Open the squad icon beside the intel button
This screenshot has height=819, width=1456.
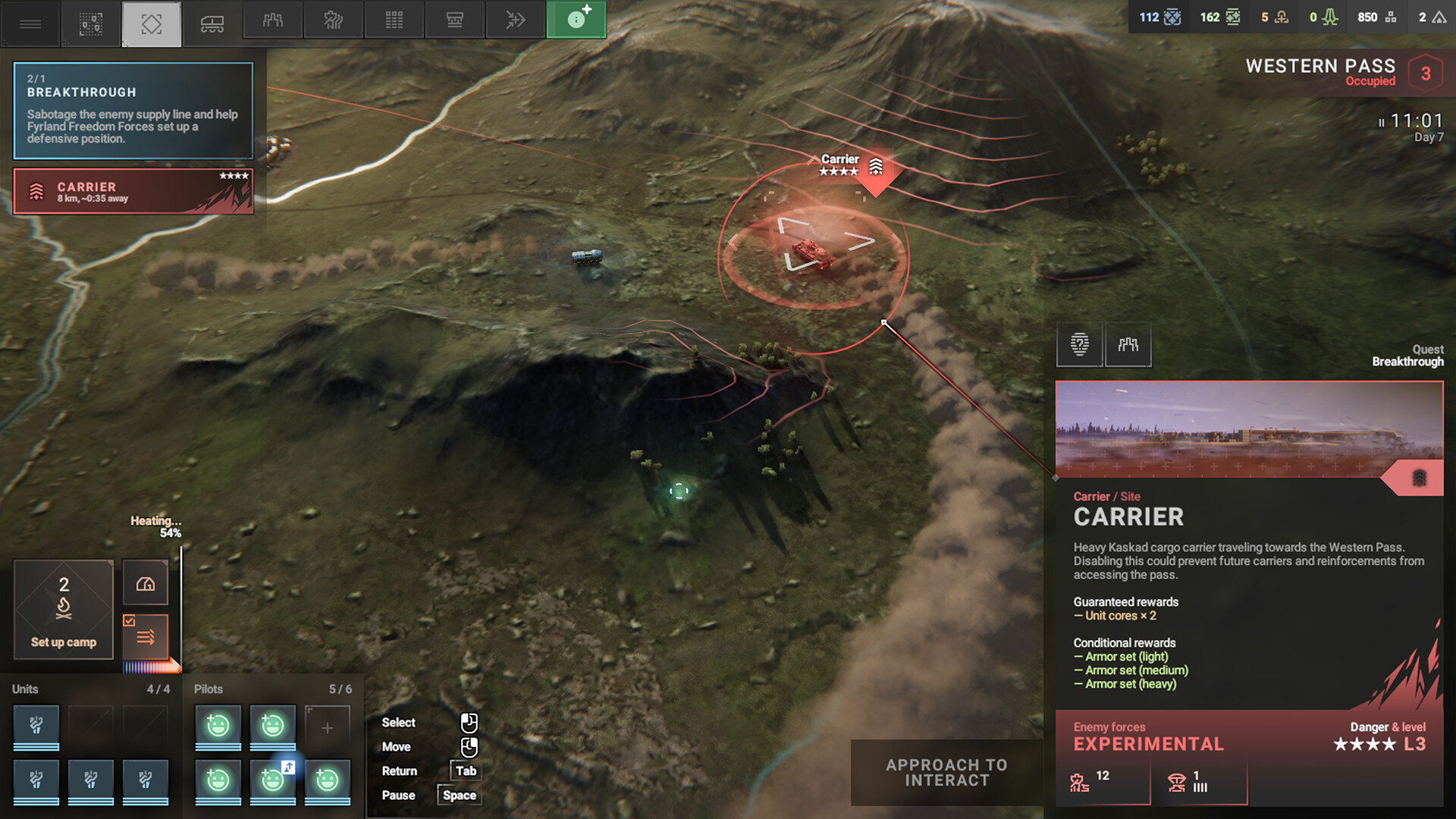point(1128,345)
